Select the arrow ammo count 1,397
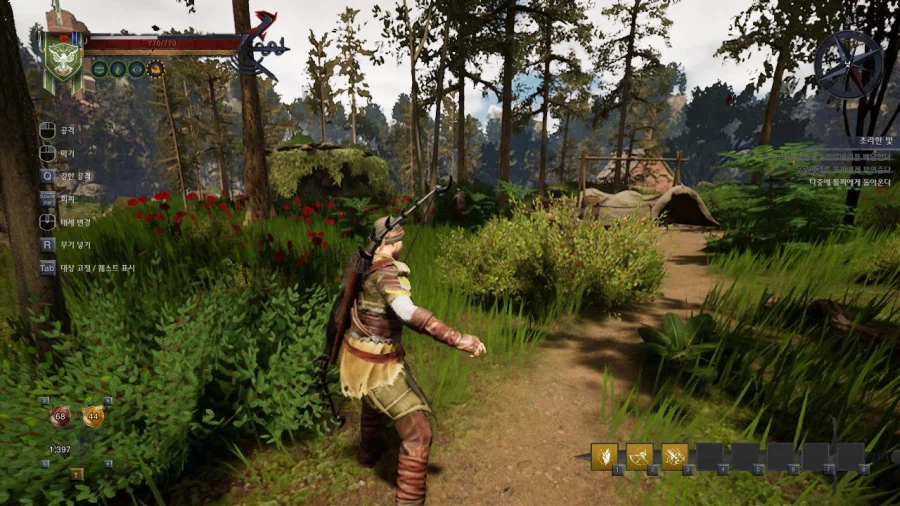The height and width of the screenshot is (506, 900). tap(60, 449)
